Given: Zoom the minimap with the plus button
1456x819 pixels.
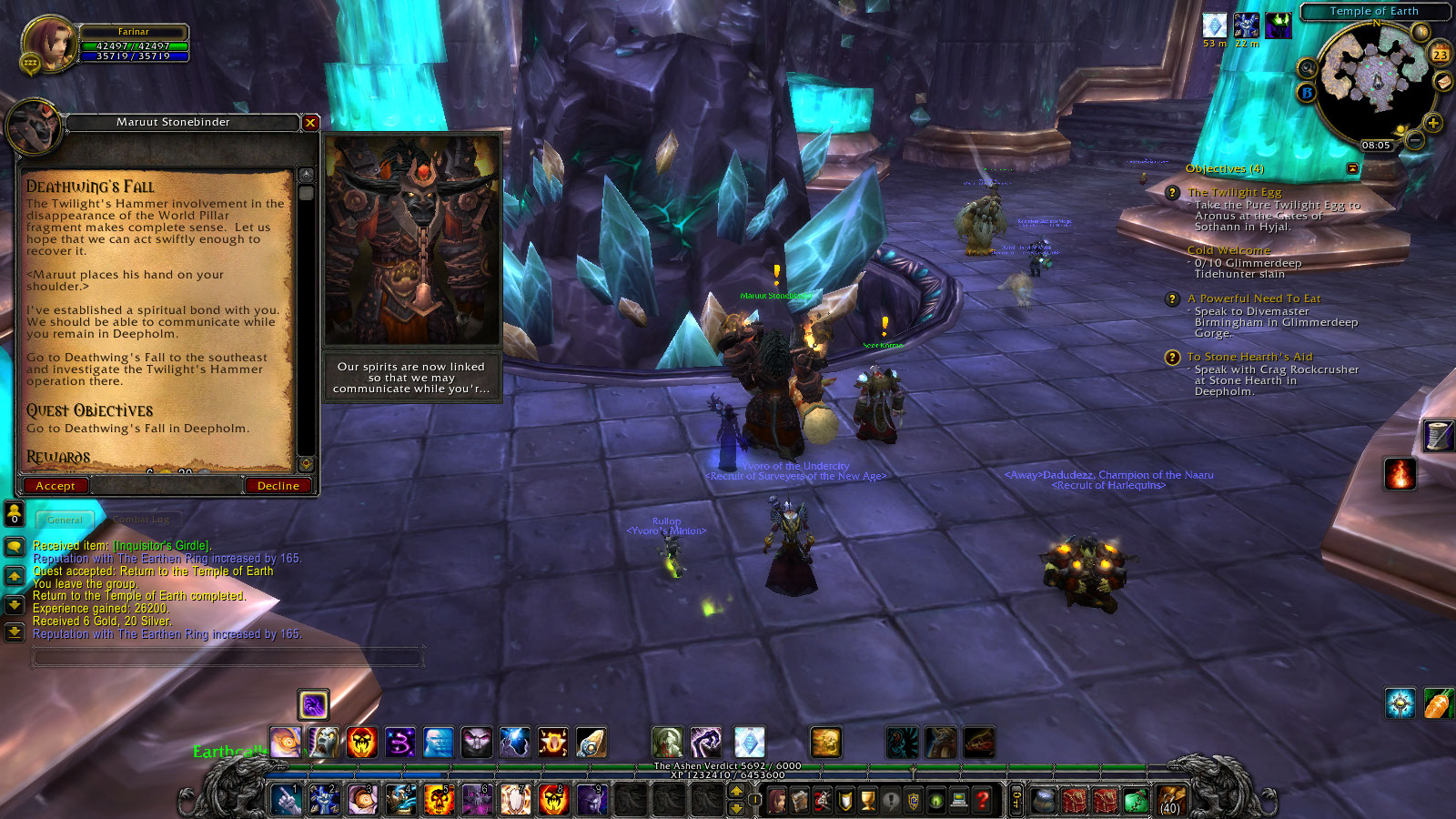Looking at the screenshot, I should pos(1432,123).
